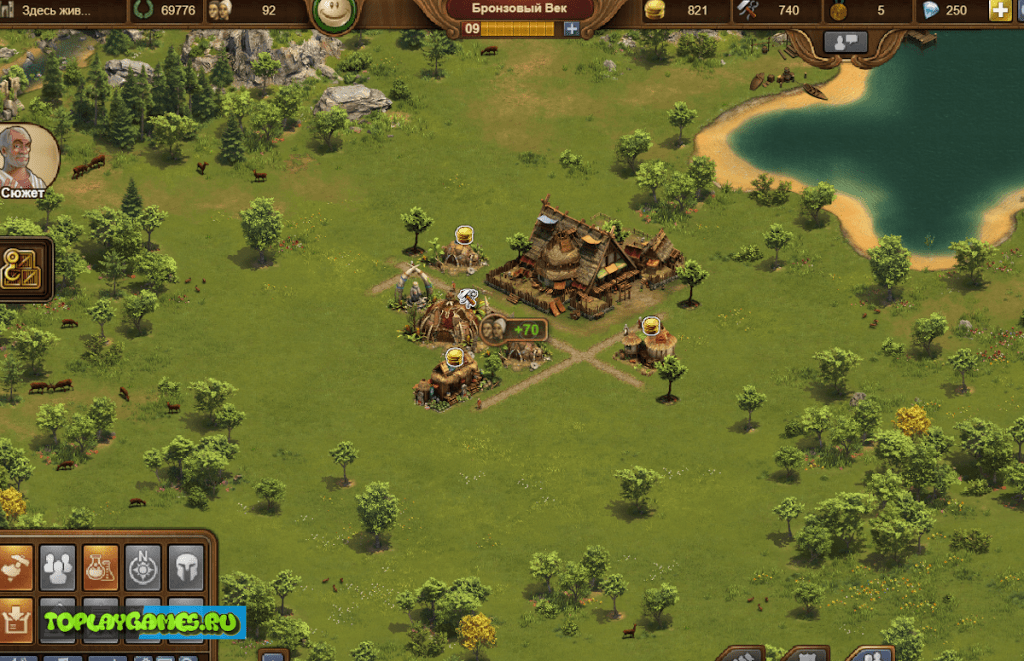
Task: Open the three-people social menu
Action: [57, 567]
